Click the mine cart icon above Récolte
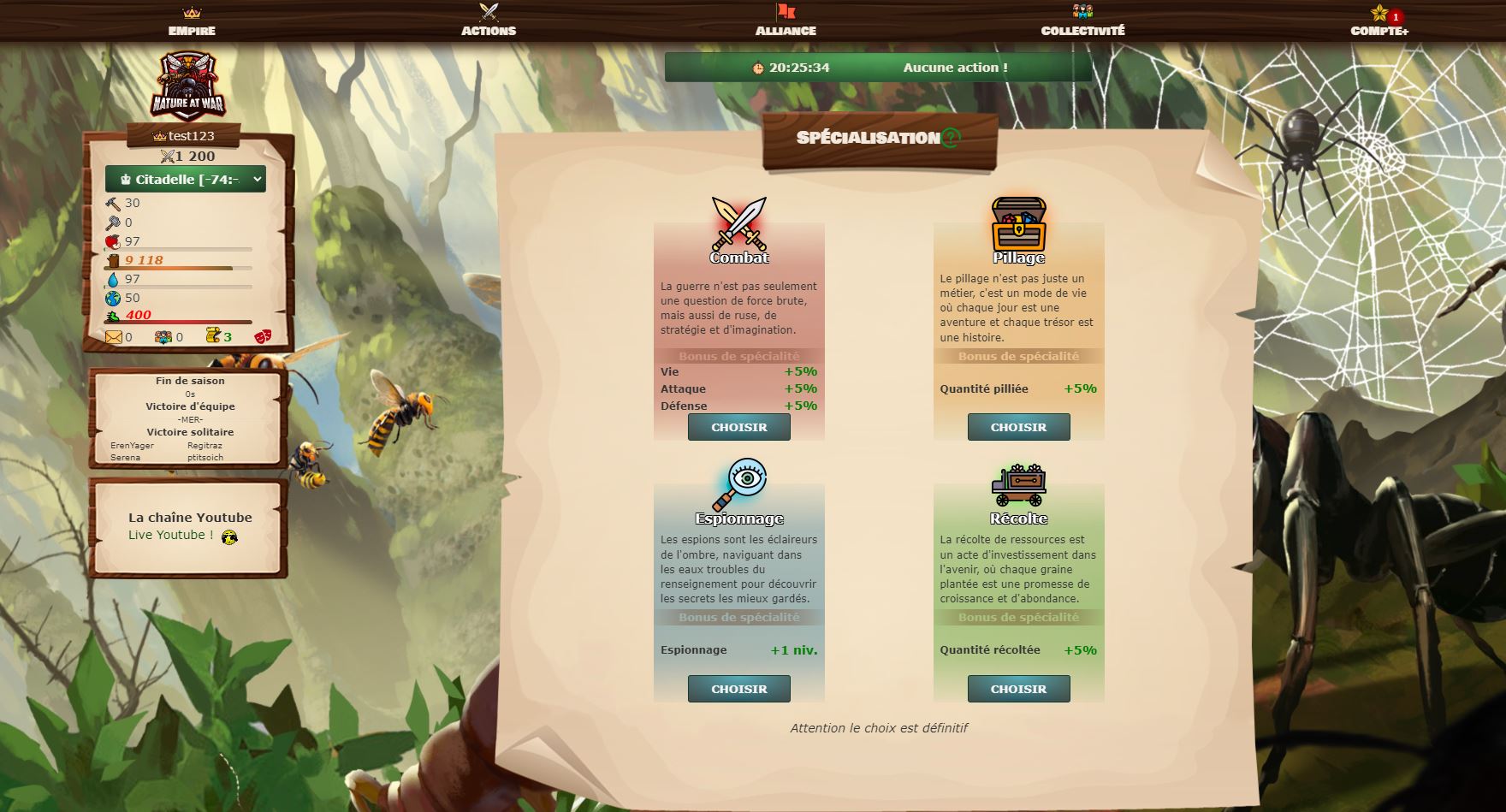This screenshot has width=1506, height=812. point(1021,484)
